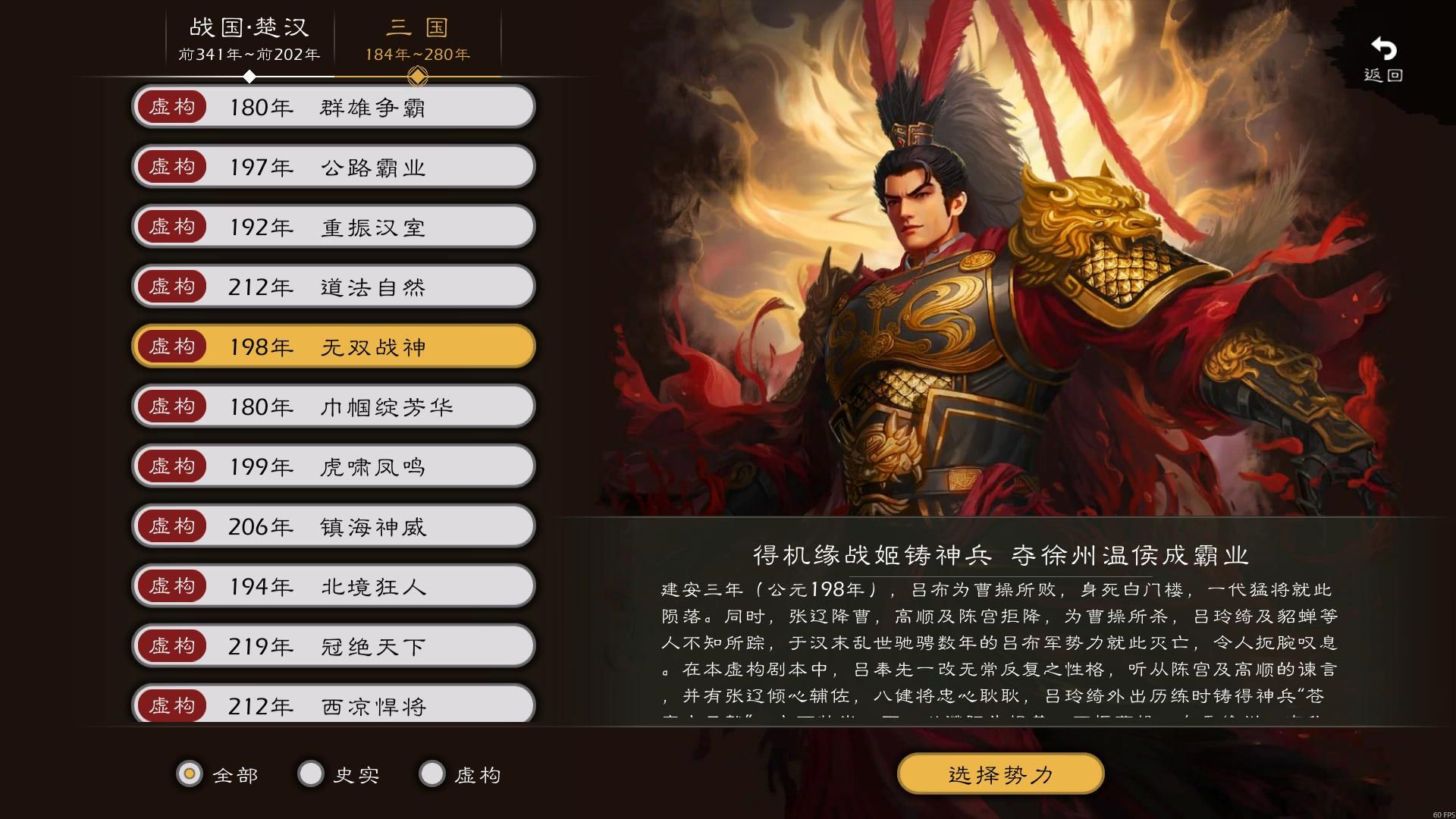
Task: Select the 206年 镇海神威 scenario
Action: (334, 526)
